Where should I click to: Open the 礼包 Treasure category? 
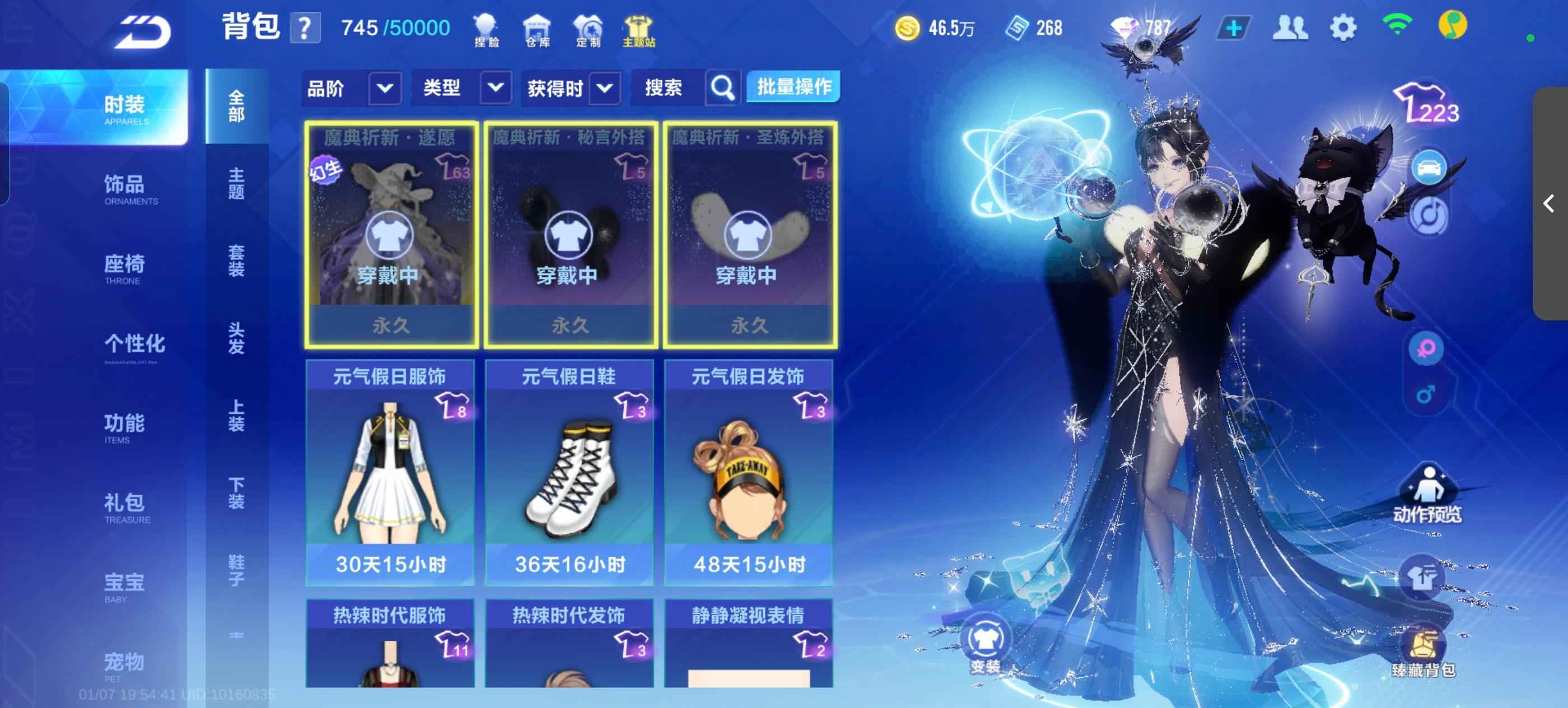(125, 506)
